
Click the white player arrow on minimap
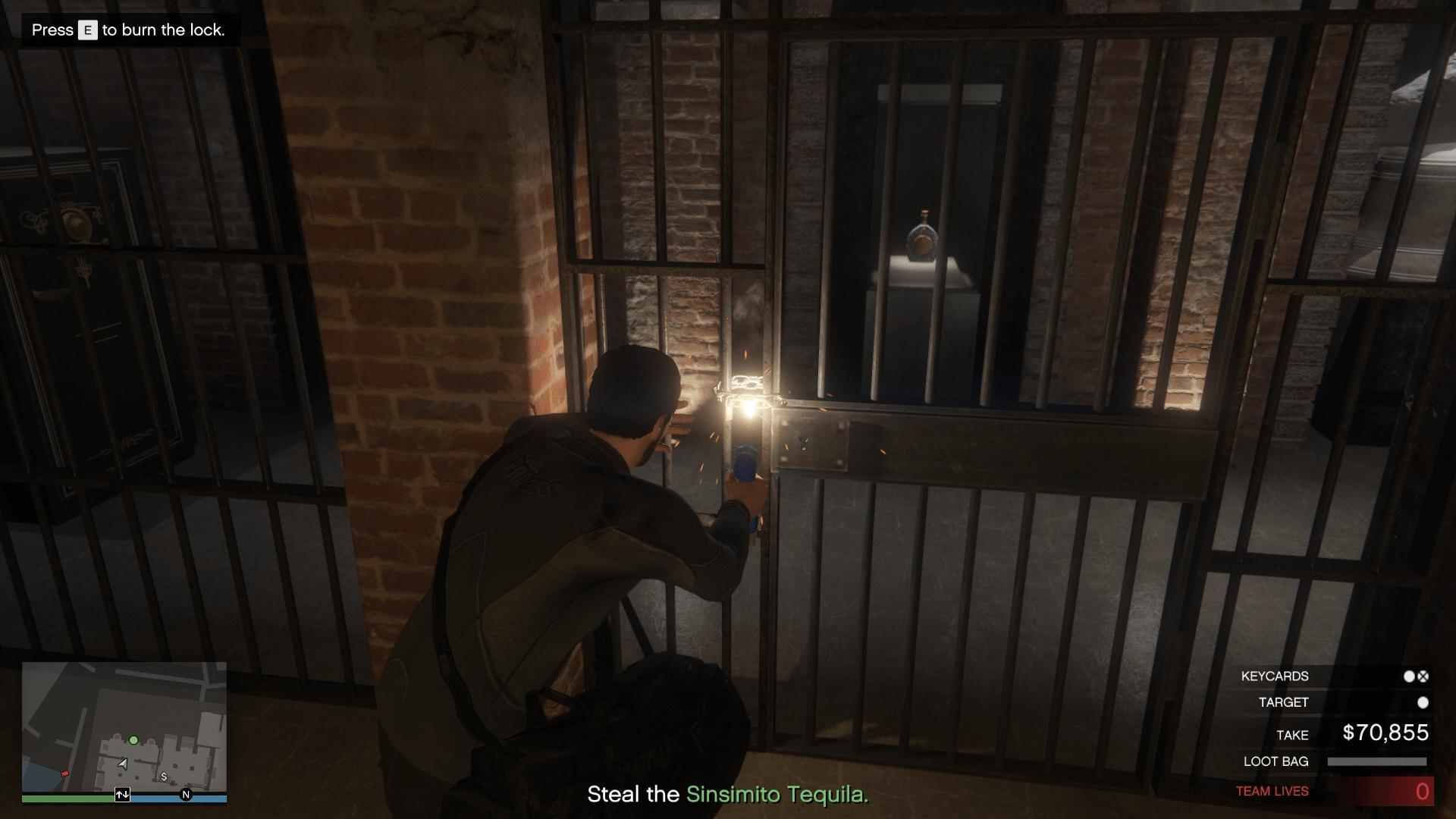(123, 764)
